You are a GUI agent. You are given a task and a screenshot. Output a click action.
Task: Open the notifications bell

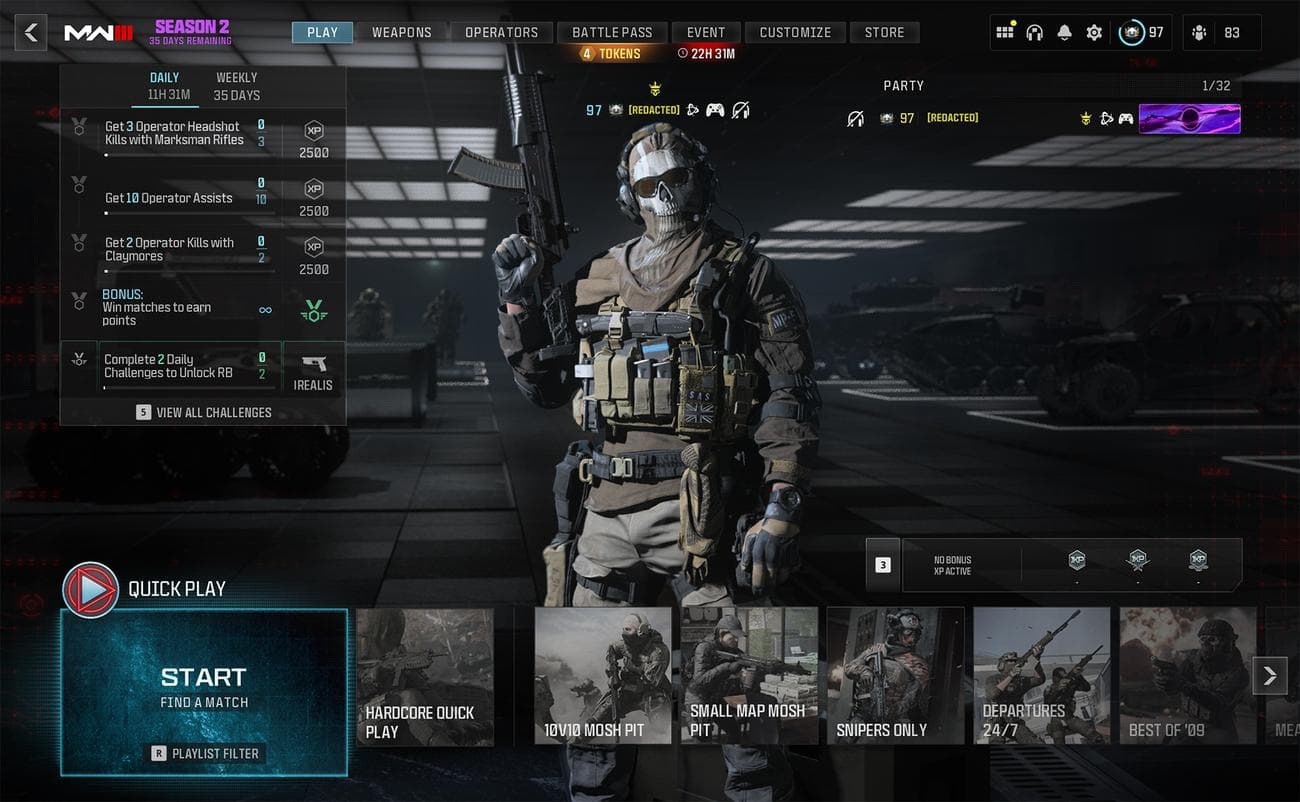tap(1062, 32)
